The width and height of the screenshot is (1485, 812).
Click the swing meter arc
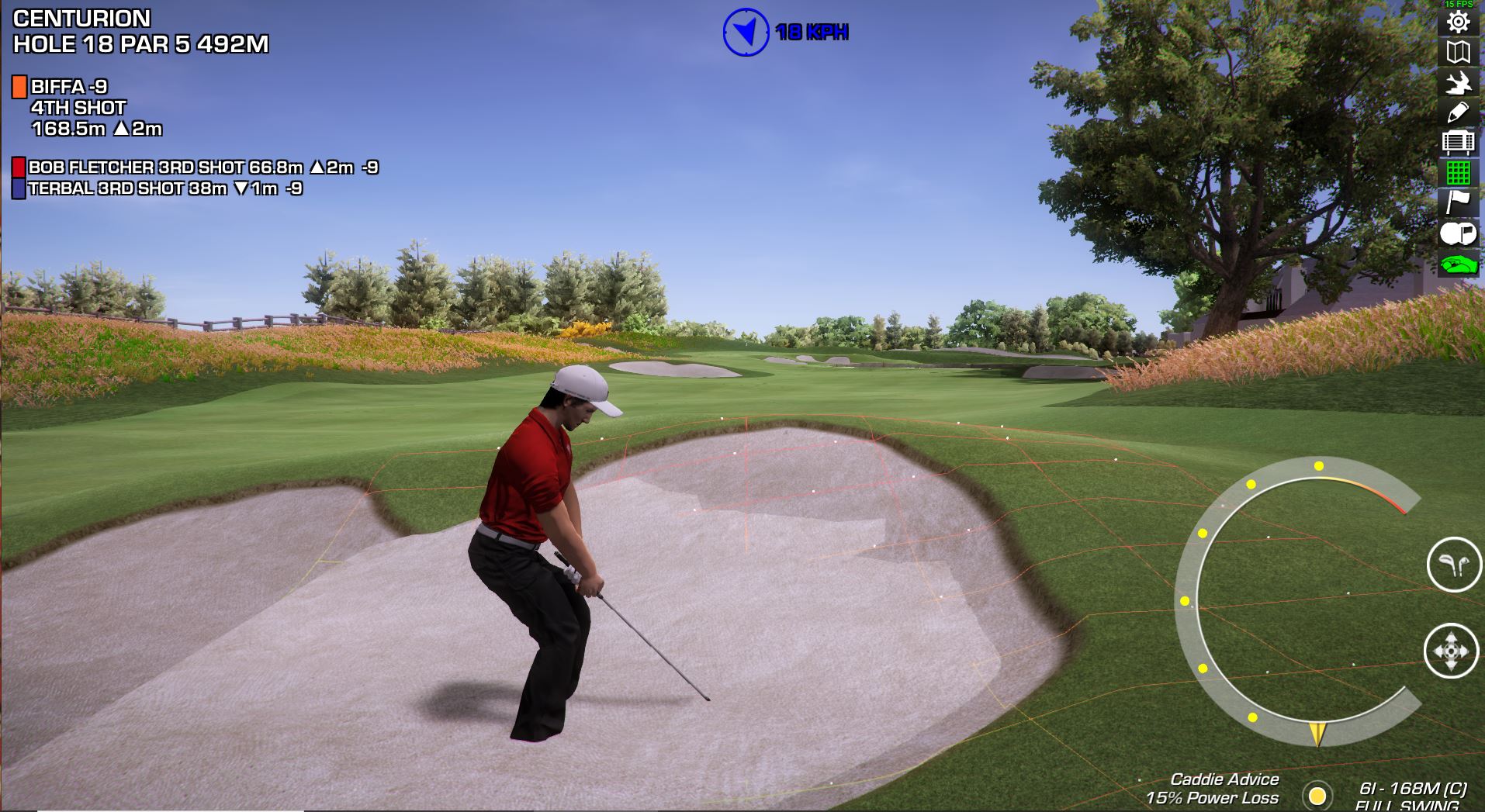pyautogui.click(x=1189, y=600)
